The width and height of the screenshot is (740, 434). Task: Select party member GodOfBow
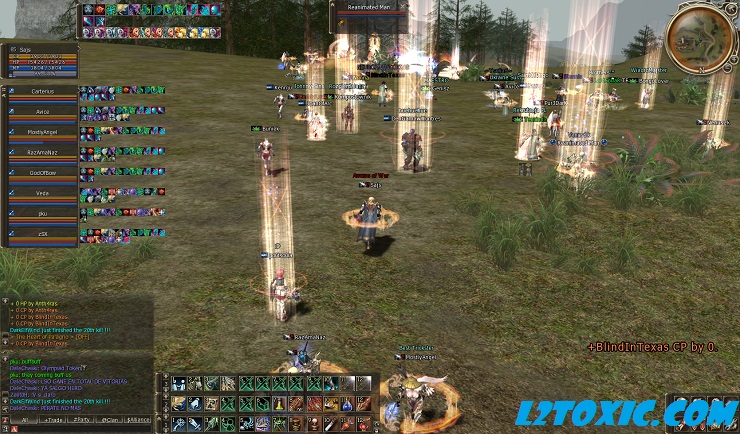[42, 172]
